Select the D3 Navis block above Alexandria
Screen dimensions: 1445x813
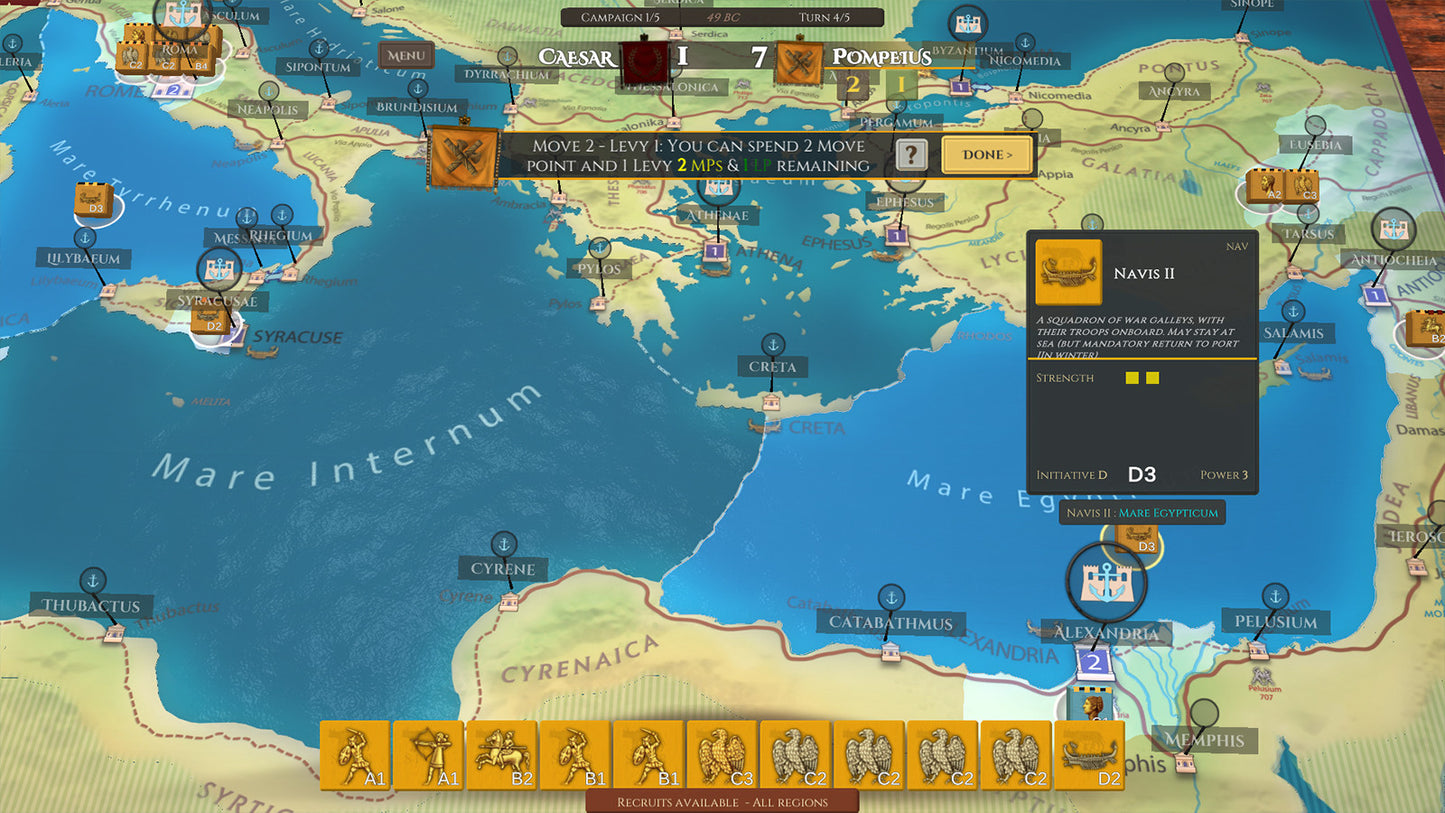[1137, 539]
